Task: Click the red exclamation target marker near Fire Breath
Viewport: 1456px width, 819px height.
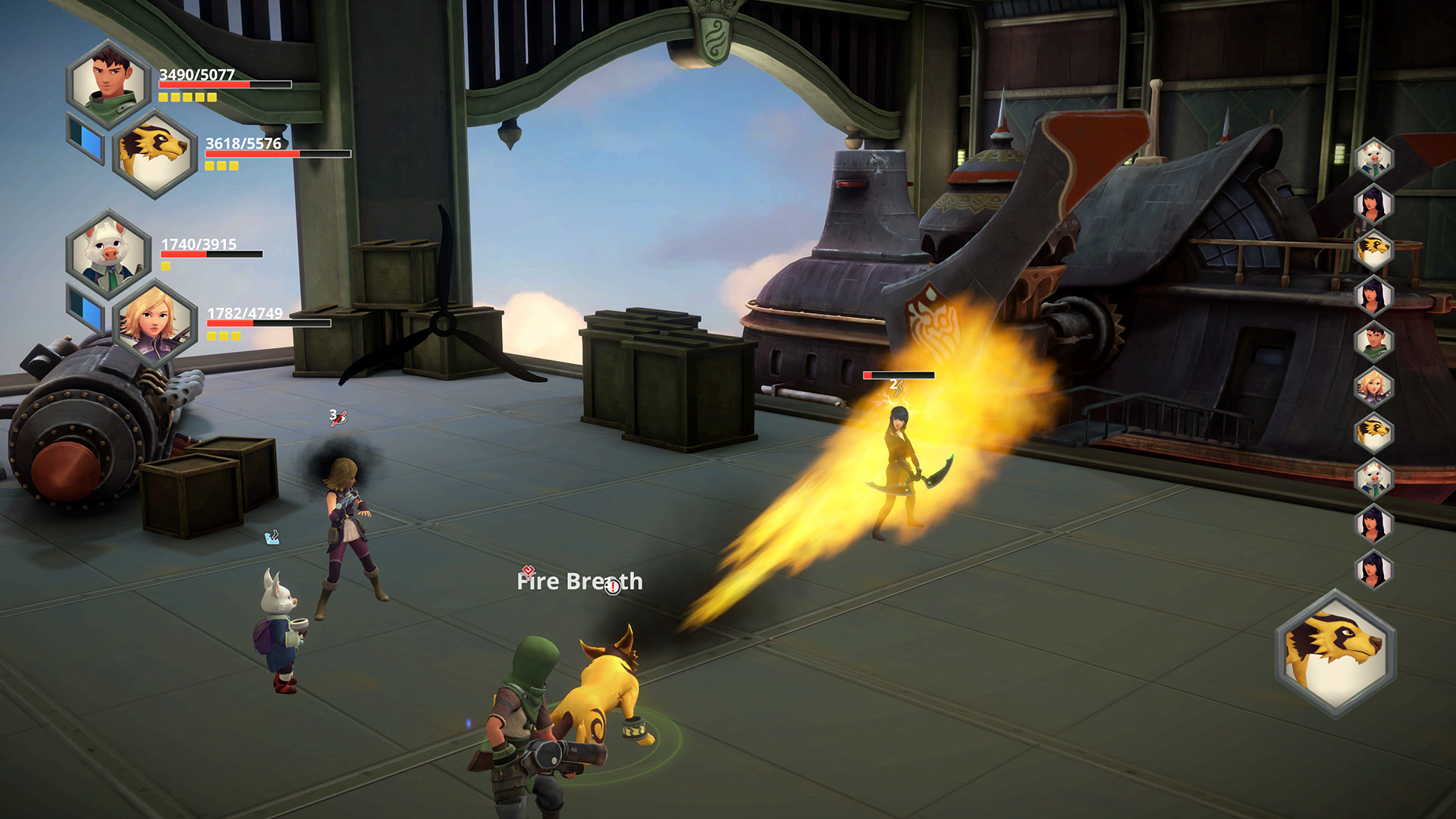Action: 611,587
